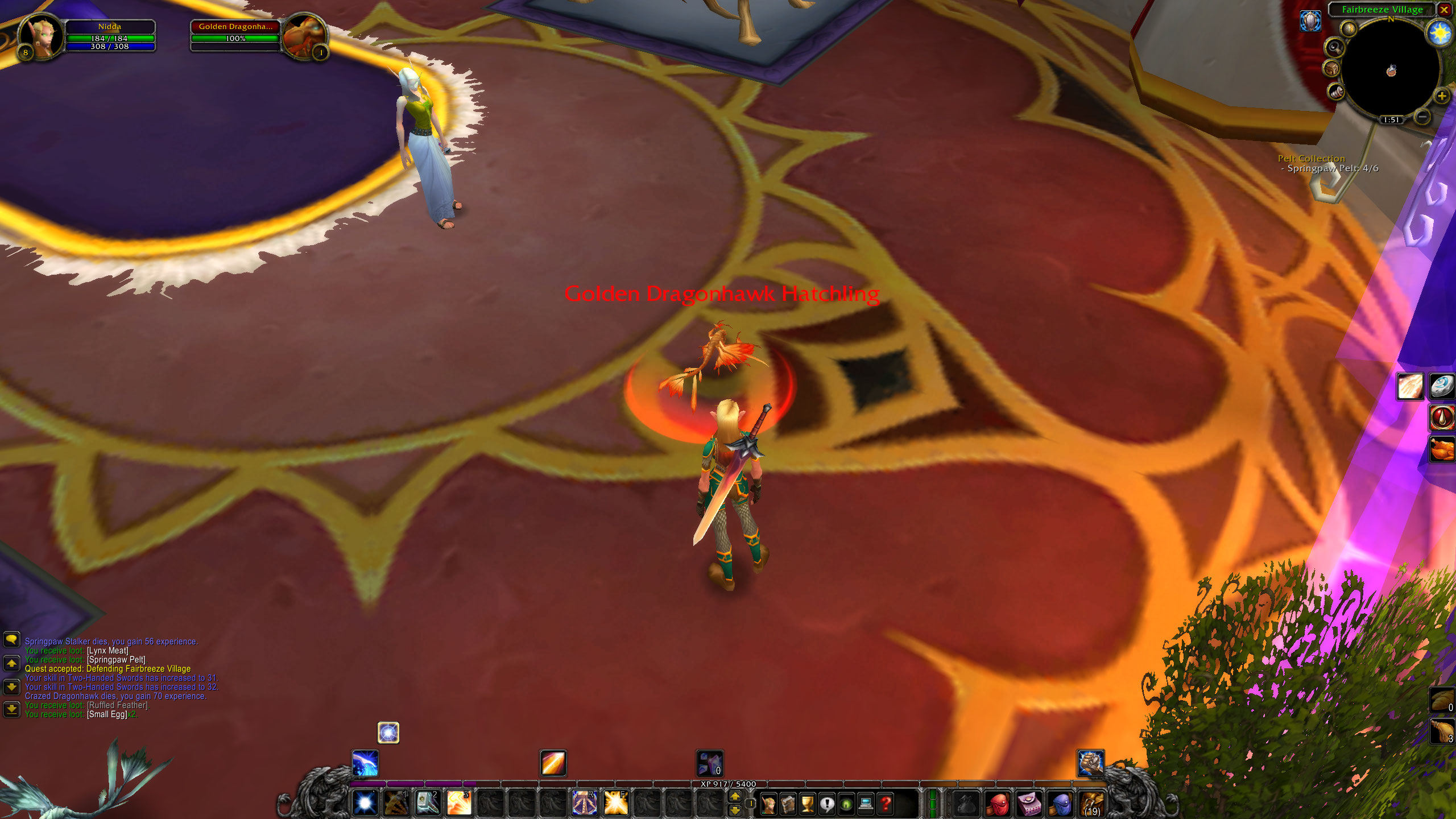
Task: Click the Hearthstone buff icon
Action: (x=1442, y=387)
